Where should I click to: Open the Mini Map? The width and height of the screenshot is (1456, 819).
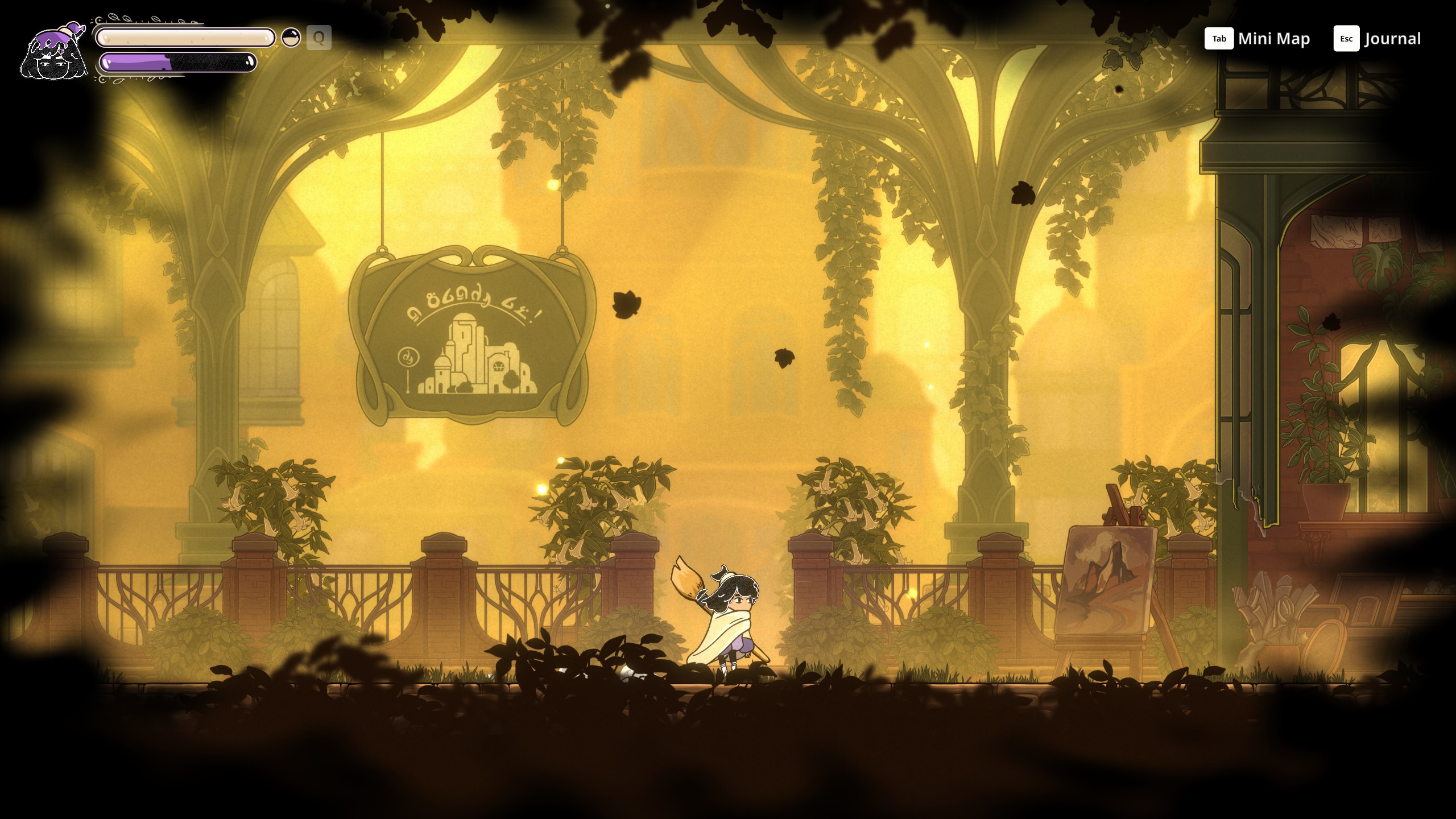[x=1257, y=39]
